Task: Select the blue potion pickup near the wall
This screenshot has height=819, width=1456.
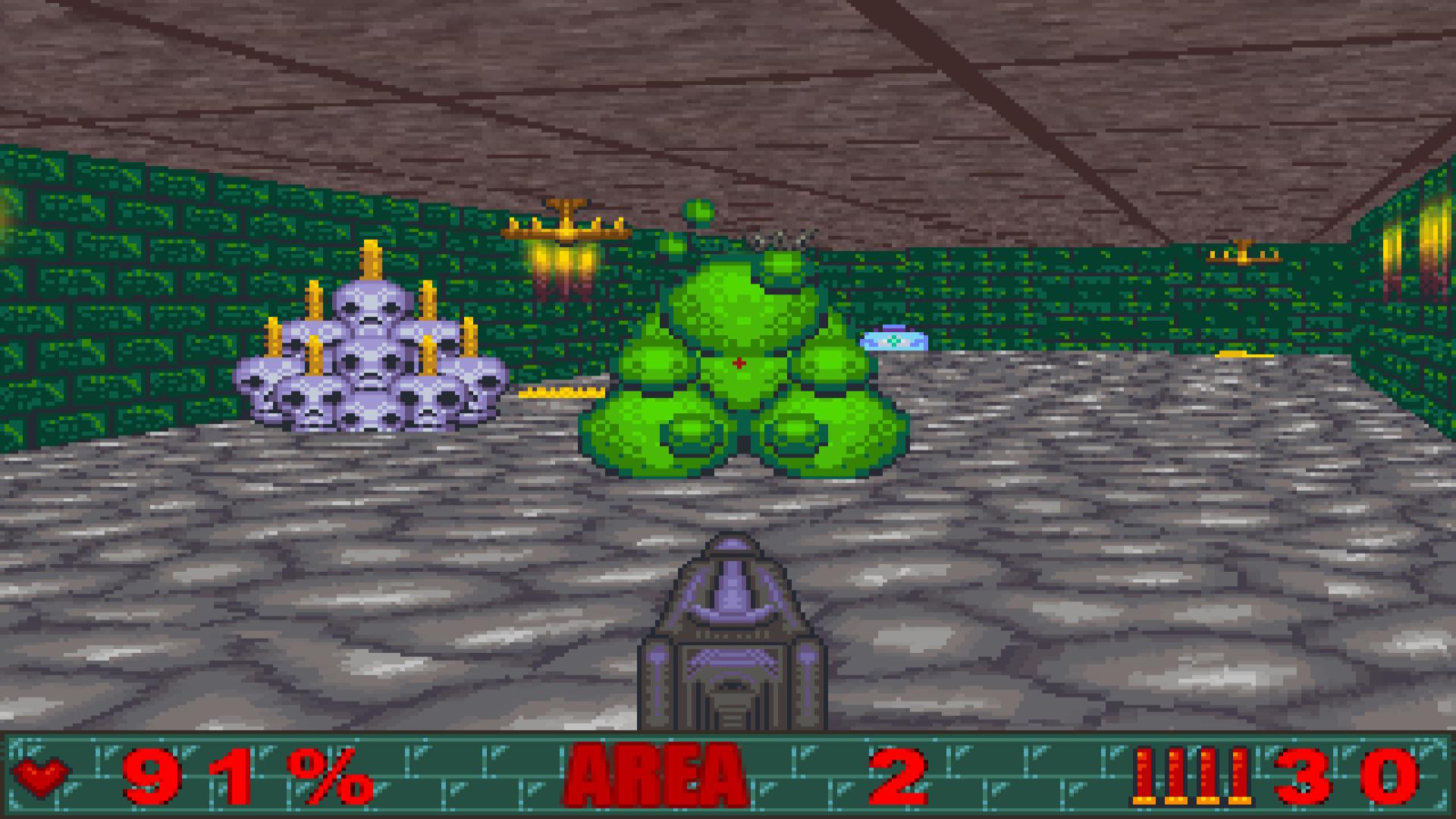Action: 895,340
